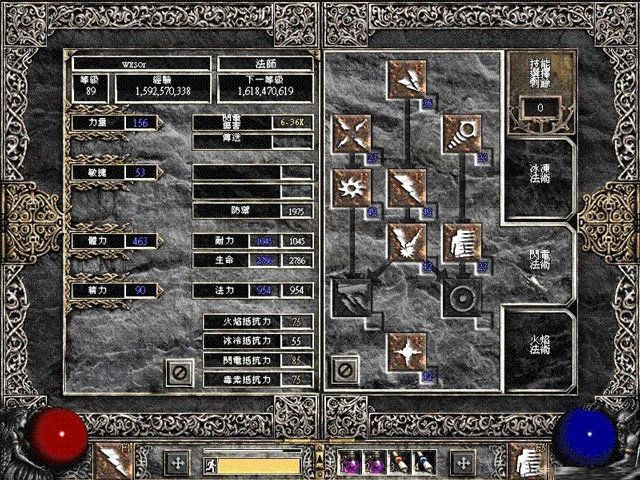Open the right-click Teleport skill selector
Screen dimensions: 640x480
pyautogui.click(x=526, y=462)
